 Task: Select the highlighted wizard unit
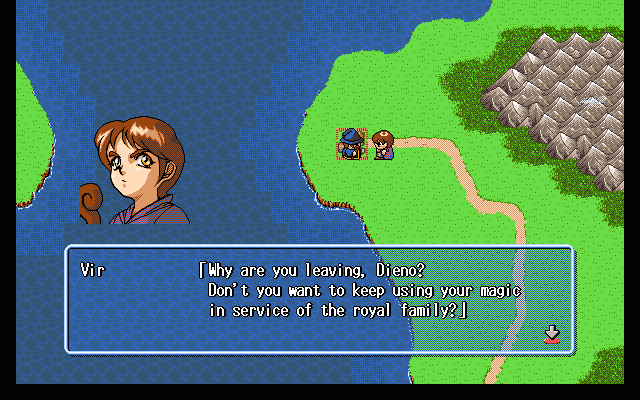(x=351, y=145)
